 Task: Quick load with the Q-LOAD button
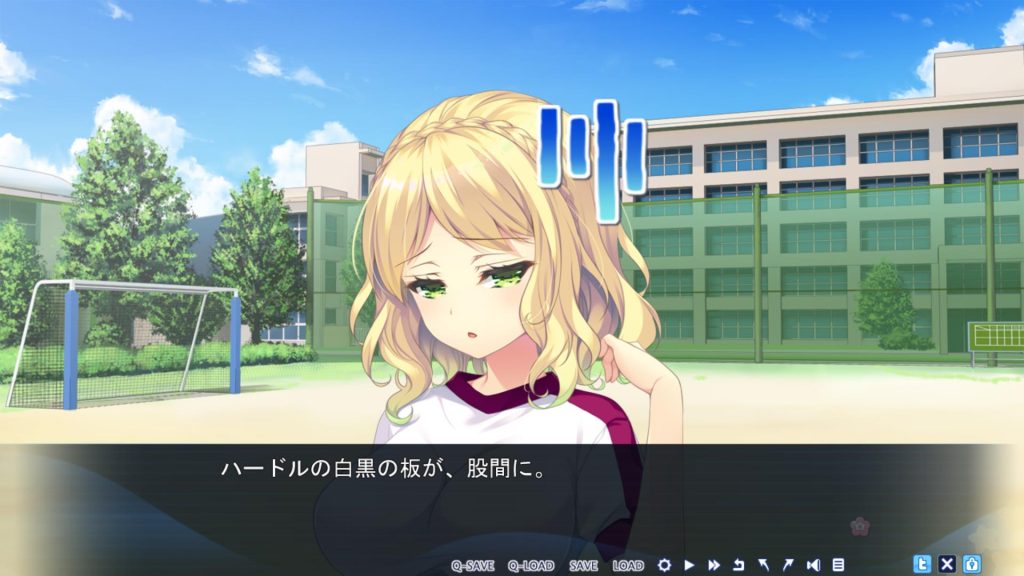click(529, 565)
